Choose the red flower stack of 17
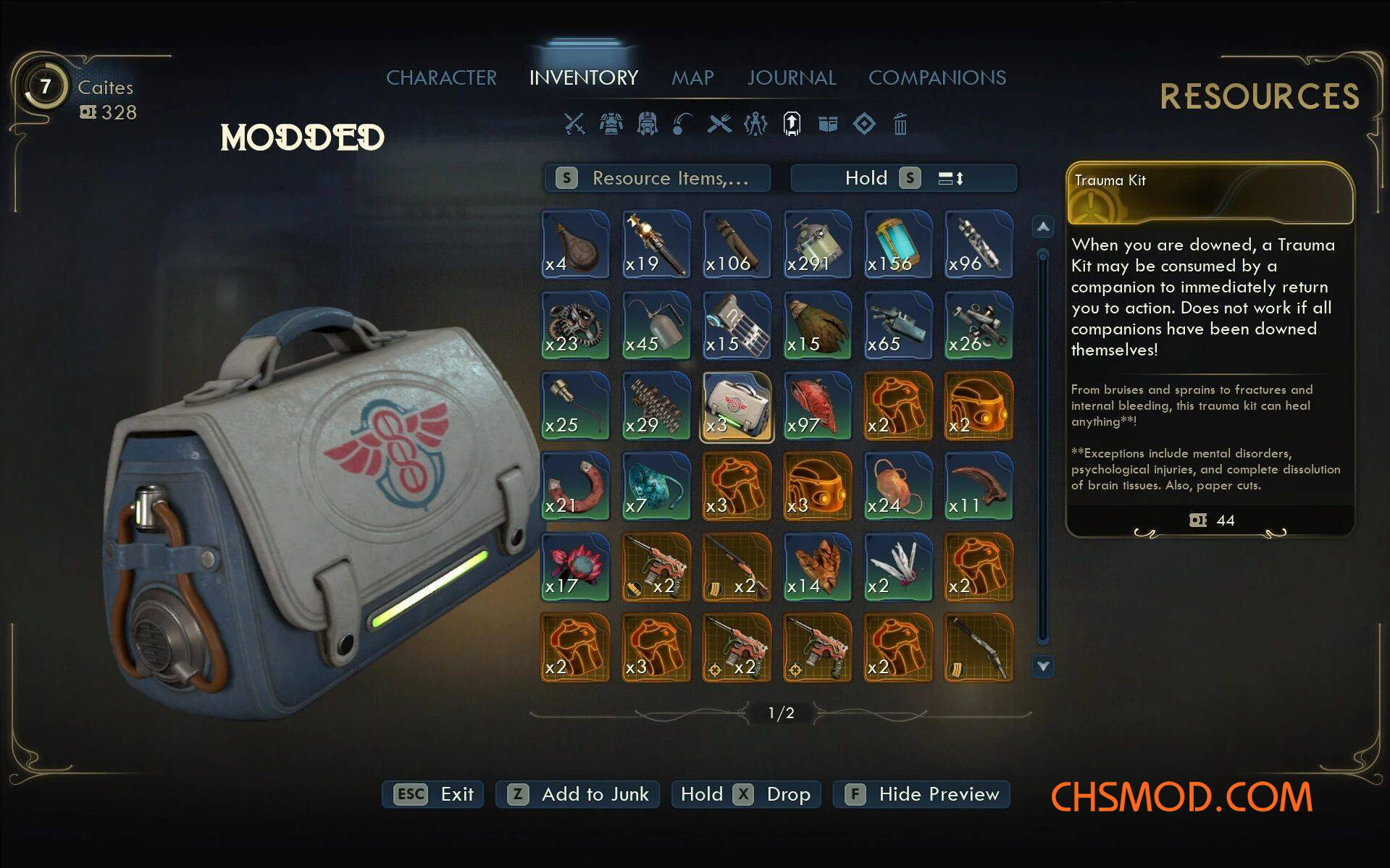The image size is (1390, 868). [x=575, y=567]
